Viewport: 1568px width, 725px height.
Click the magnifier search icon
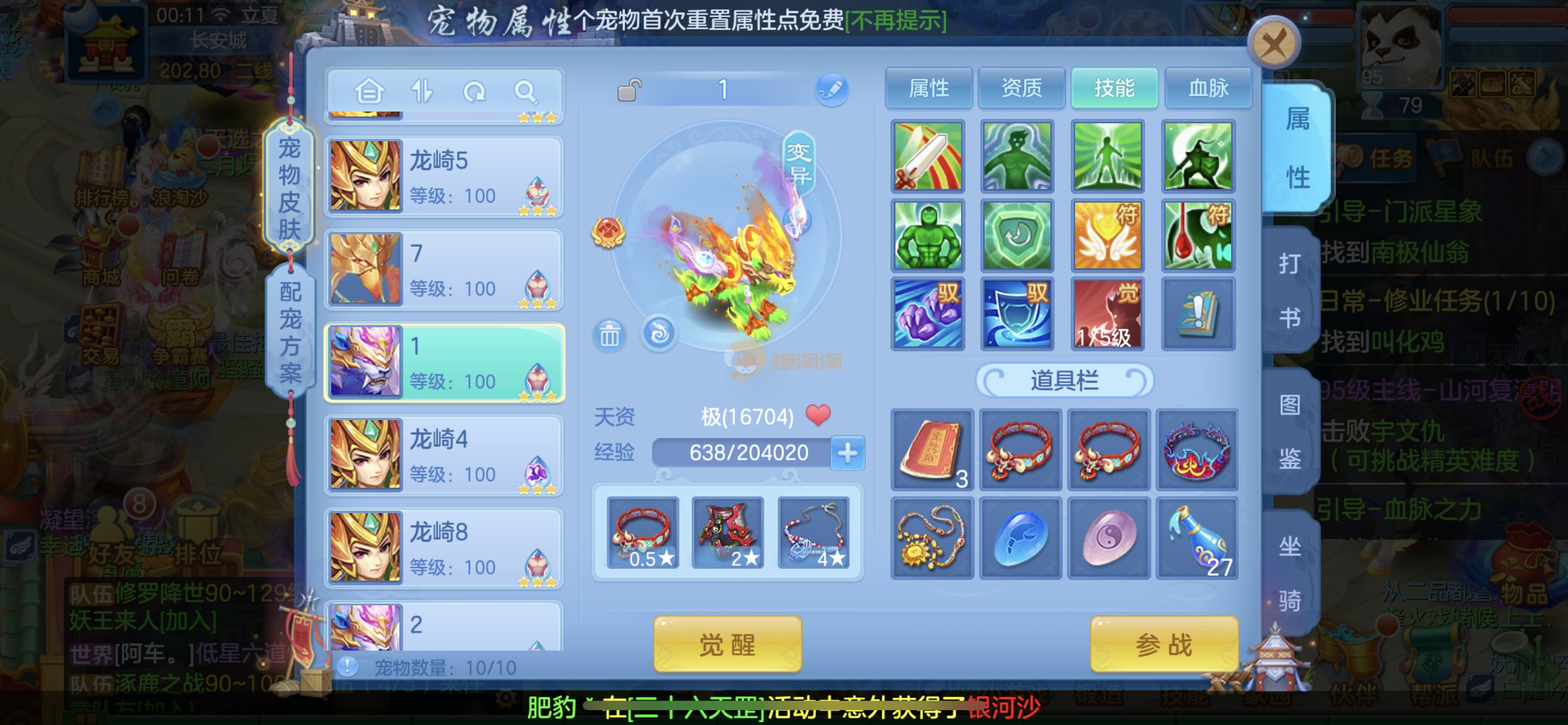click(526, 92)
